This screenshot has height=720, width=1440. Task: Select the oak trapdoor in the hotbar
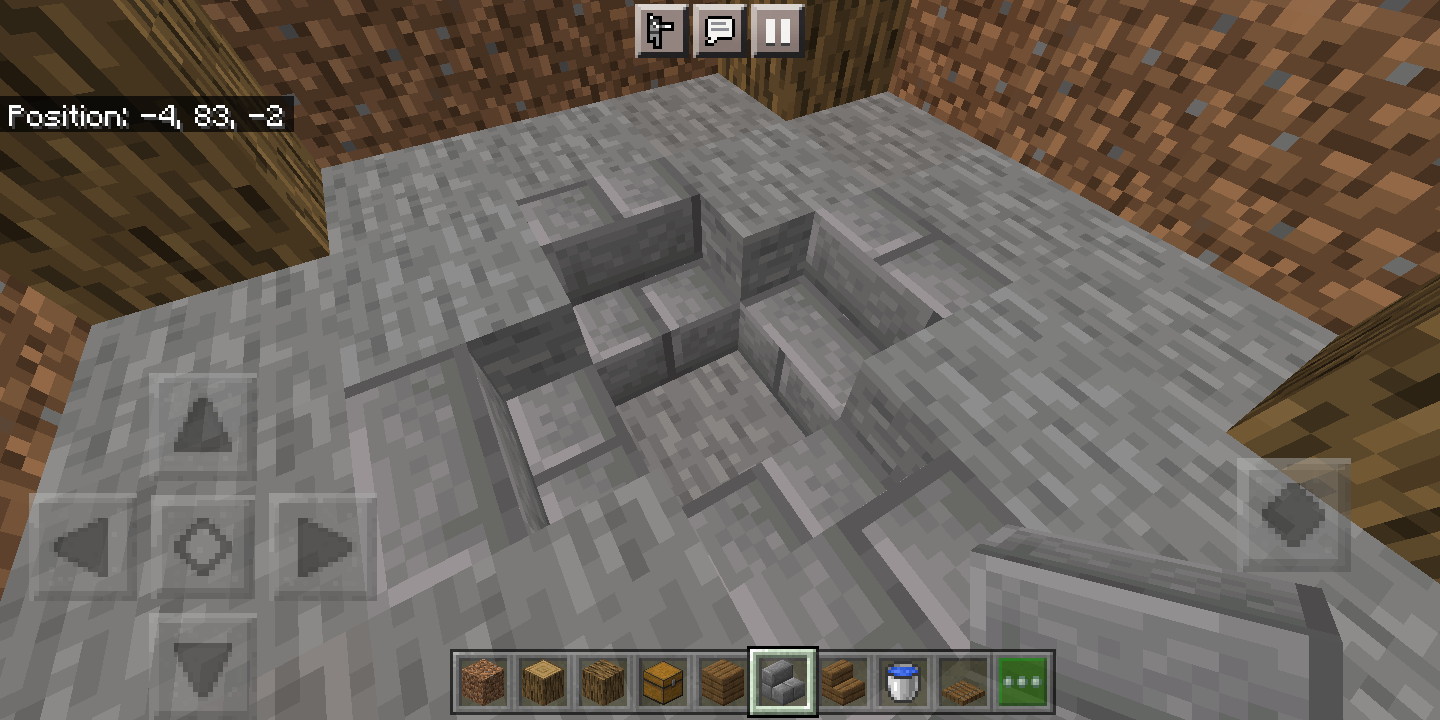coord(963,684)
